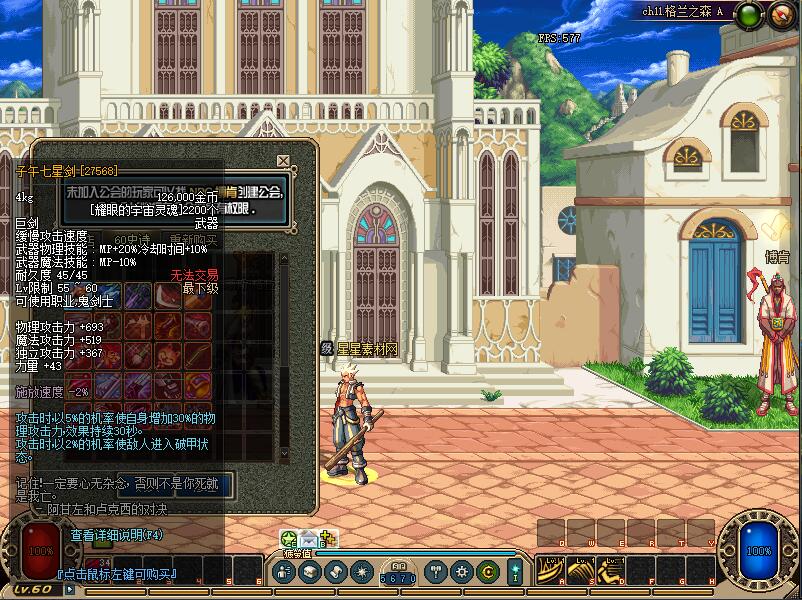Click the green orb button near channel name
This screenshot has width=802, height=600.
tap(747, 14)
